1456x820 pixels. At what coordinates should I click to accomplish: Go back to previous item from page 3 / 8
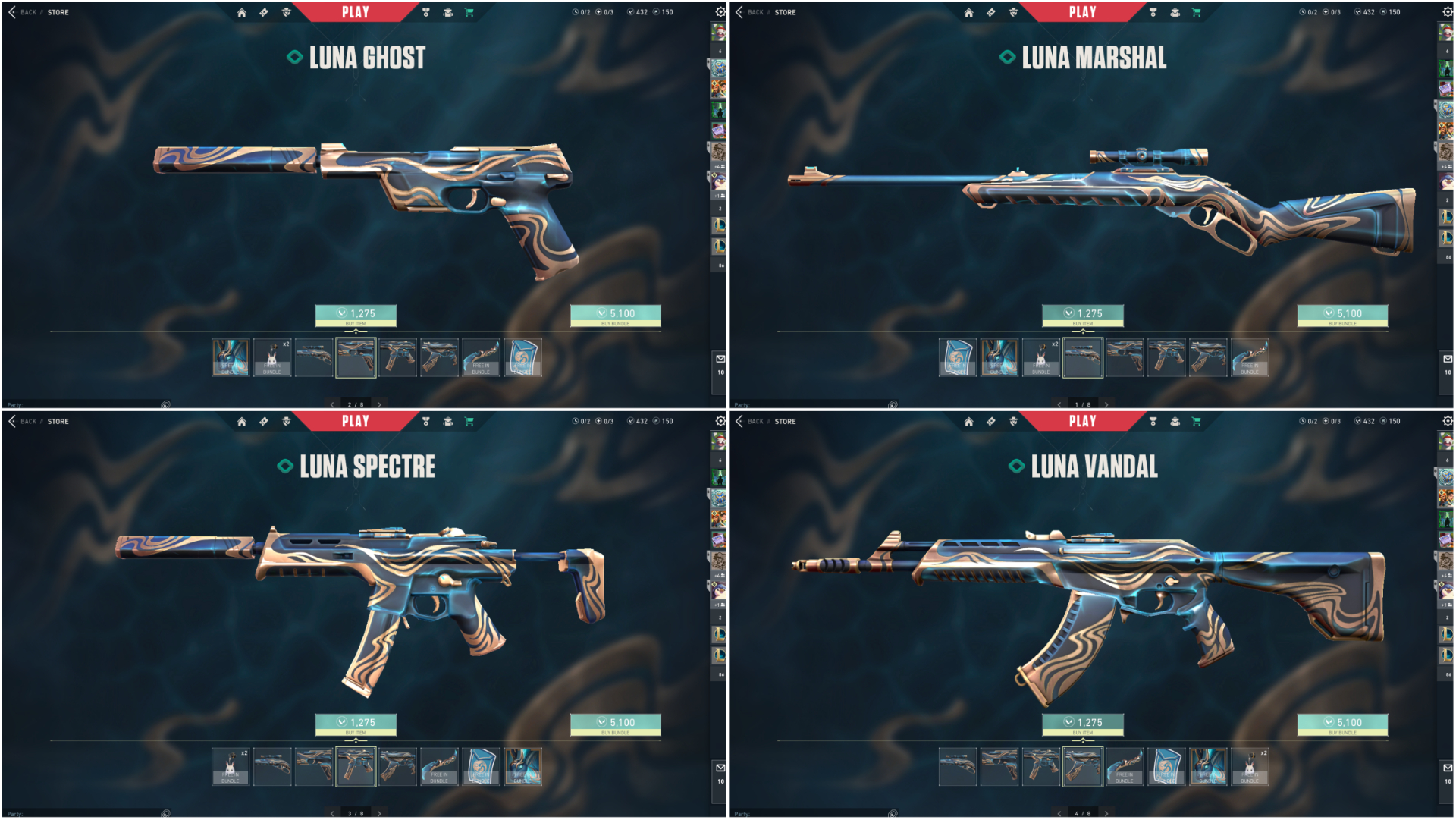(332, 814)
